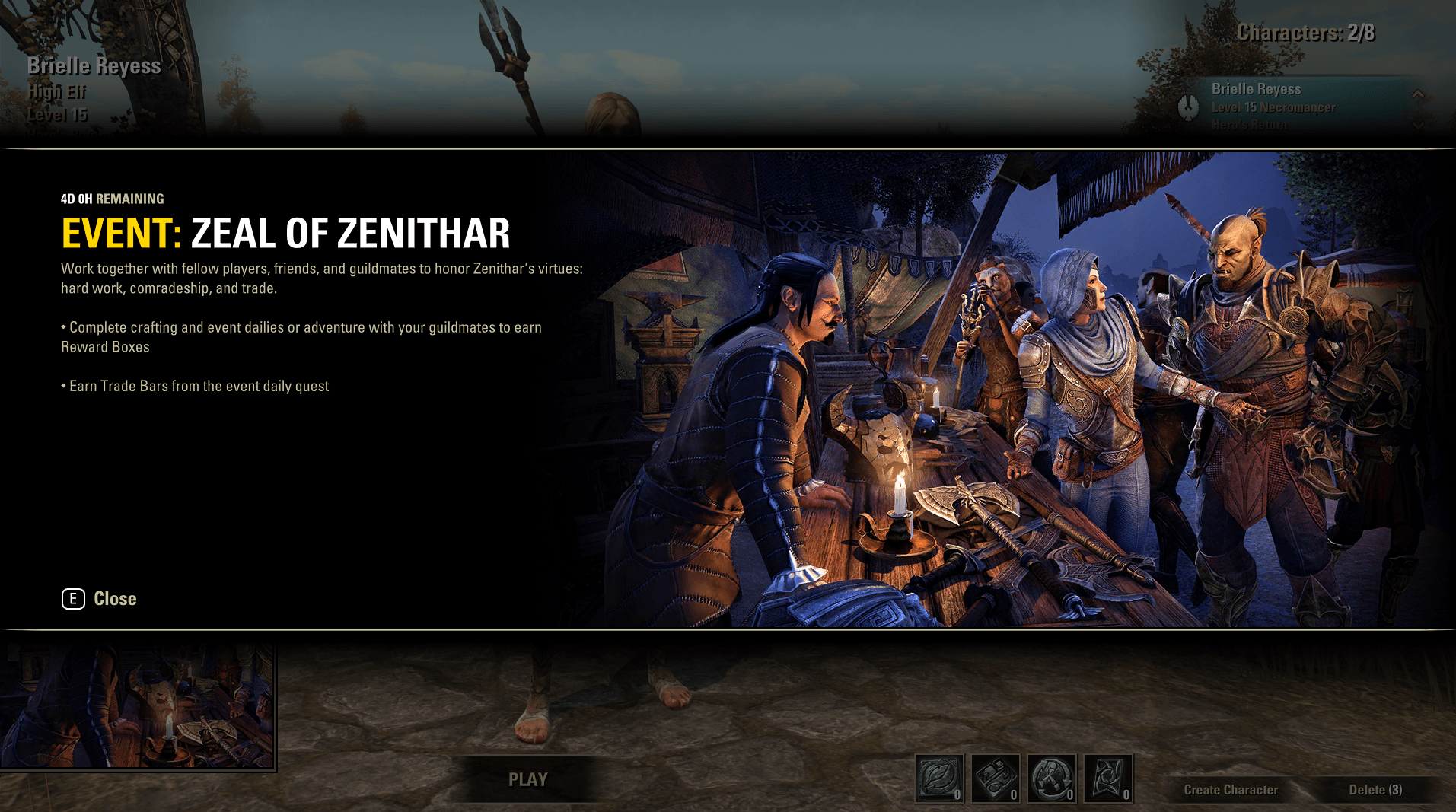Close the Zeal of Zenithar event panel
The height and width of the screenshot is (812, 1456).
pyautogui.click(x=99, y=599)
